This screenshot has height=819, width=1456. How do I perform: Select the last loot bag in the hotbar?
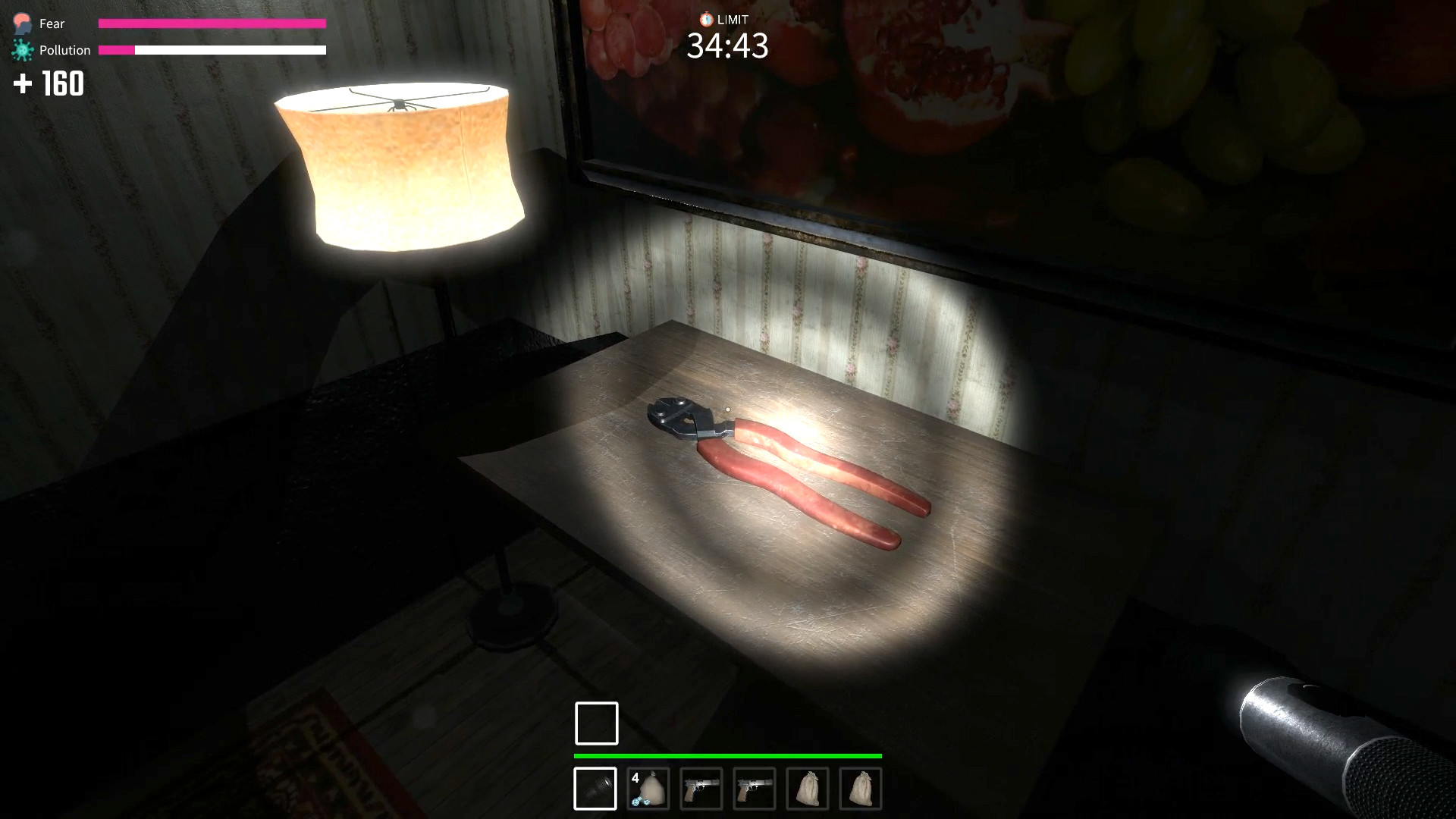pos(861,789)
